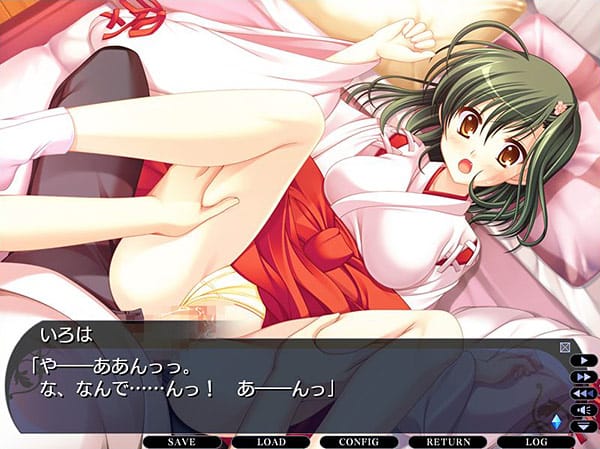
Task: Rewind with the triple left arrow button
Action: [584, 393]
